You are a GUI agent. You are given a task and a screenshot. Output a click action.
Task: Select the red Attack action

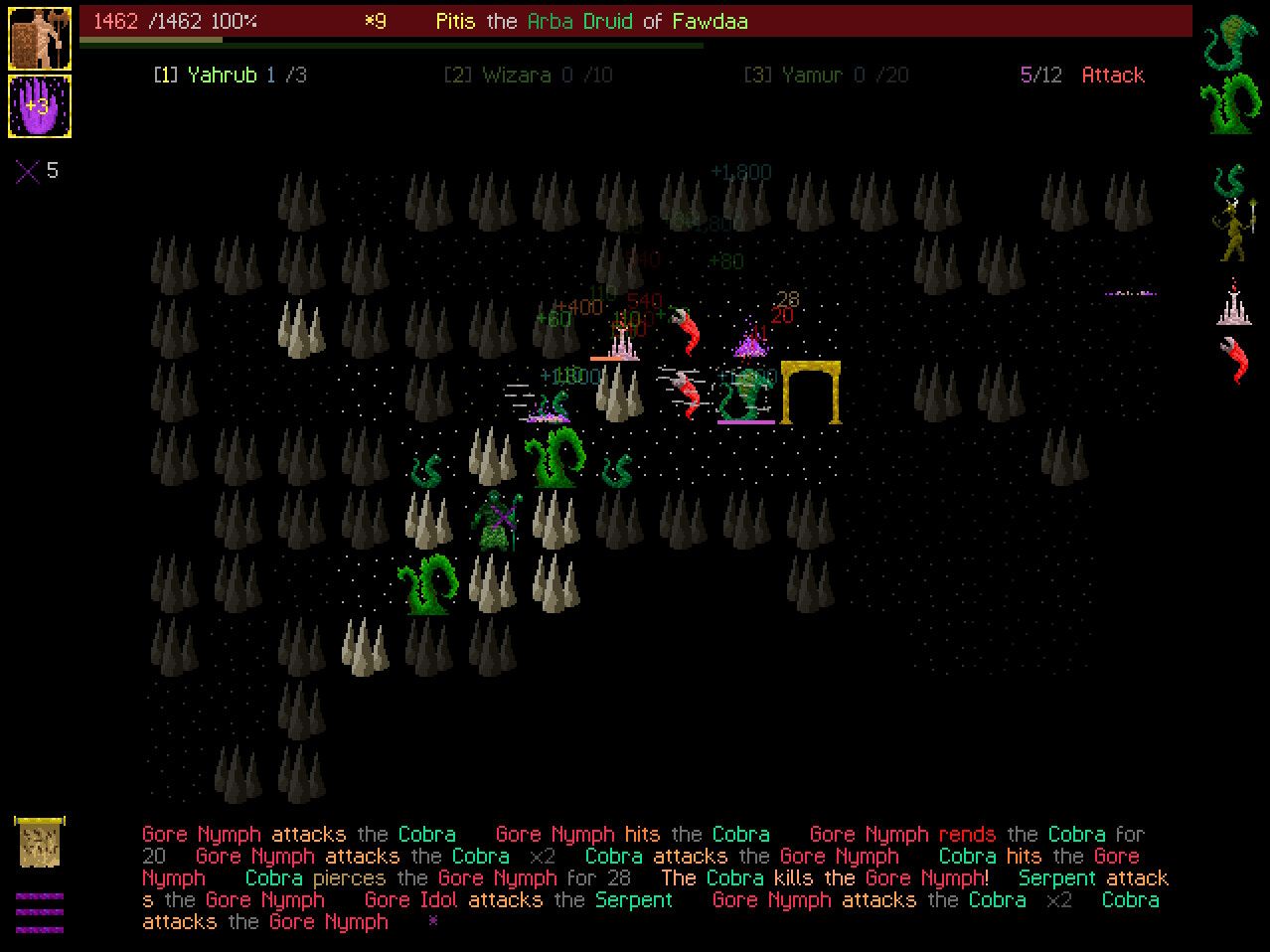pos(1112,76)
